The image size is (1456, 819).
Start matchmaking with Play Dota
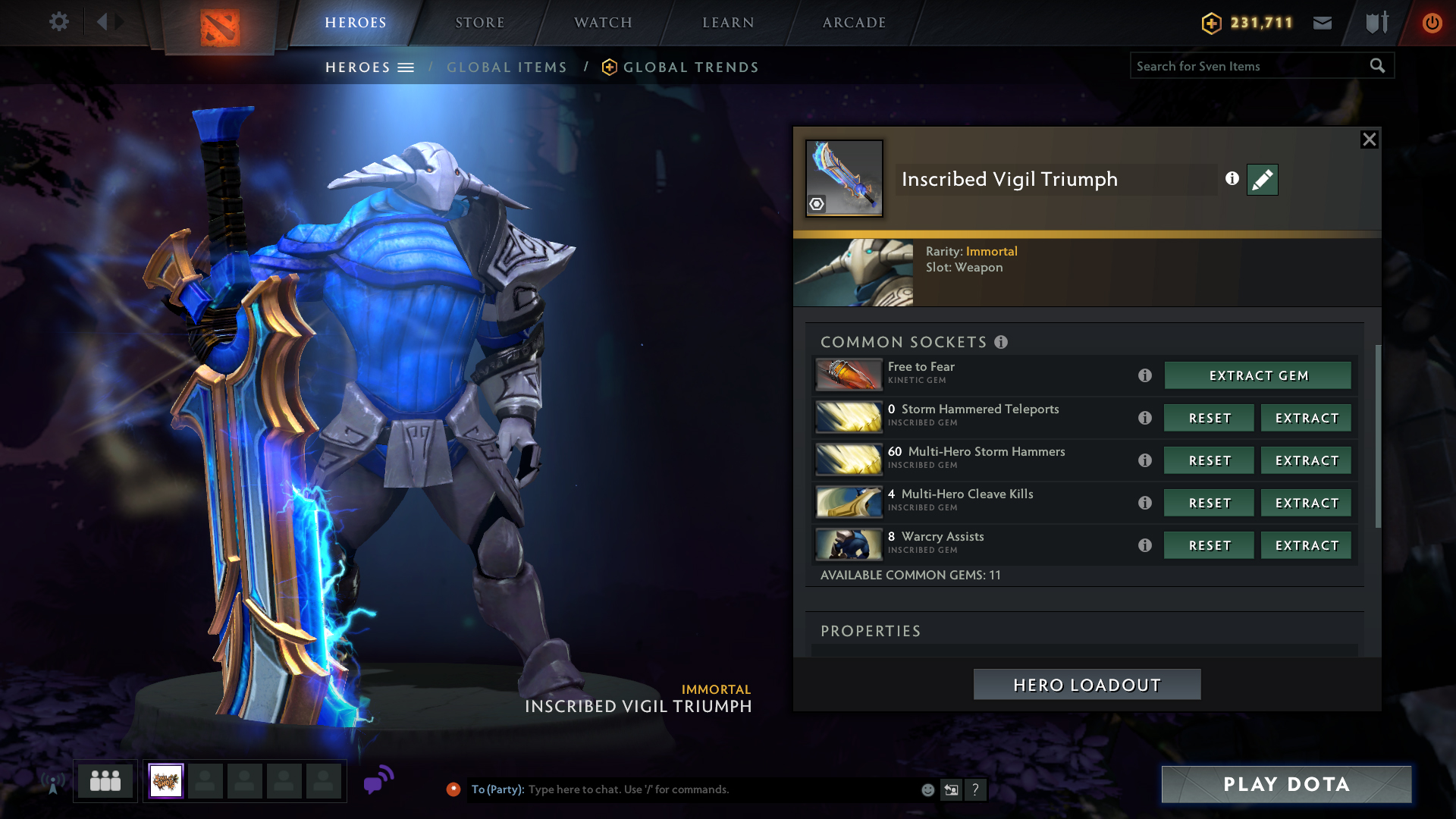click(x=1286, y=784)
